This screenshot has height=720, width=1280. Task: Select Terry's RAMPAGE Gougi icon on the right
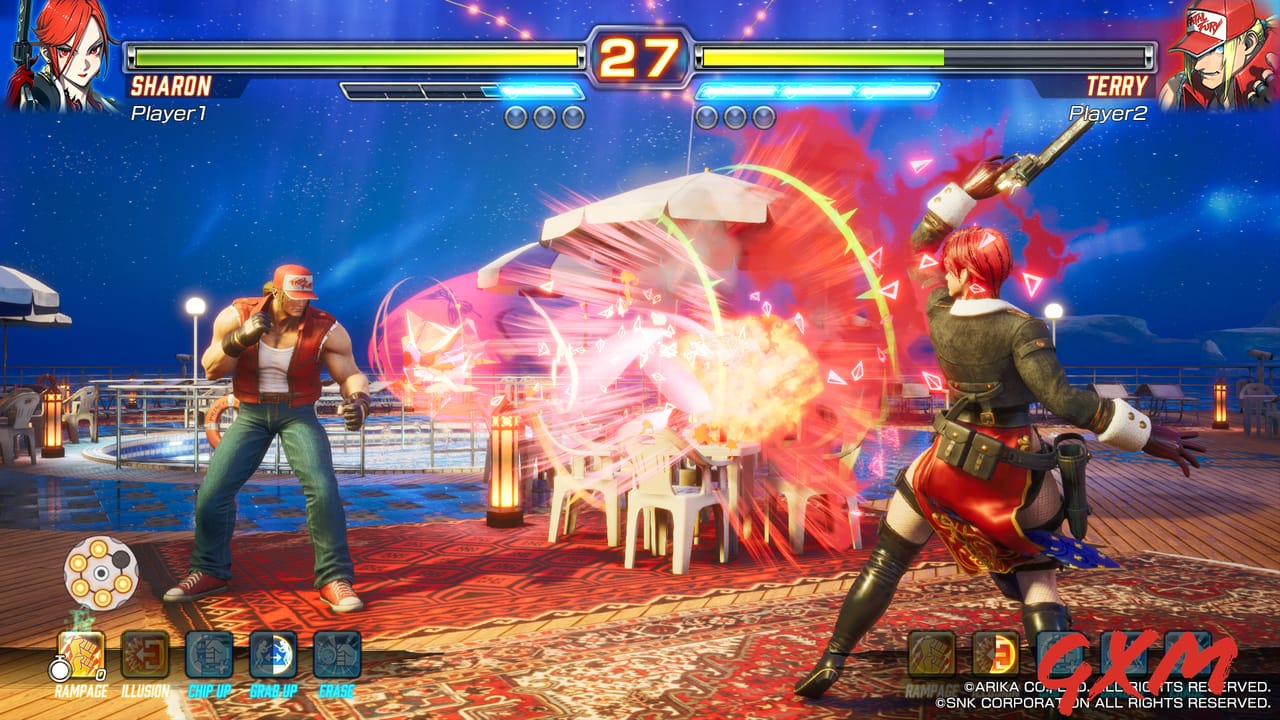tap(930, 654)
